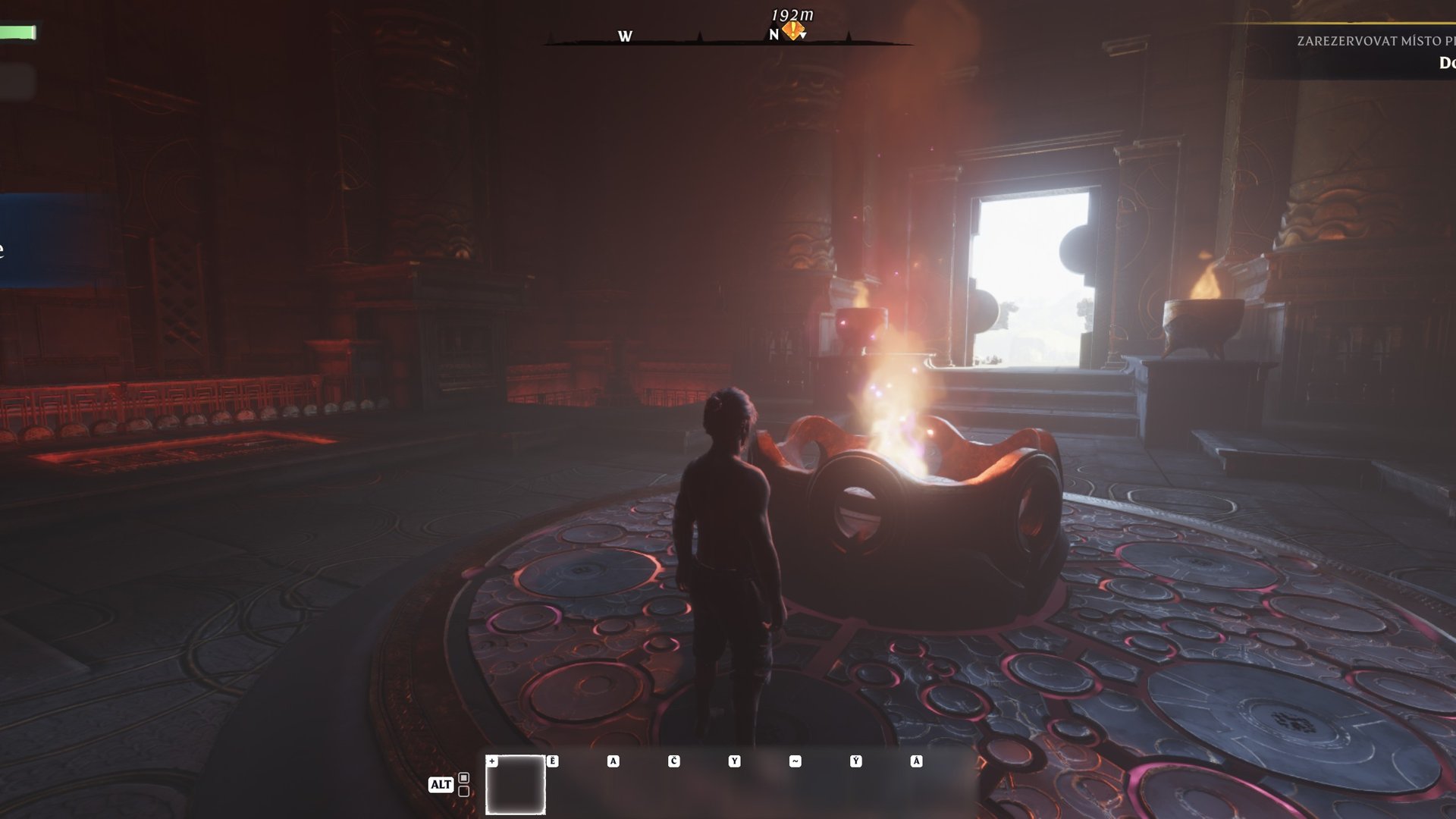Click the orange quest marker on the compass
Image resolution: width=1456 pixels, height=819 pixels.
[791, 30]
